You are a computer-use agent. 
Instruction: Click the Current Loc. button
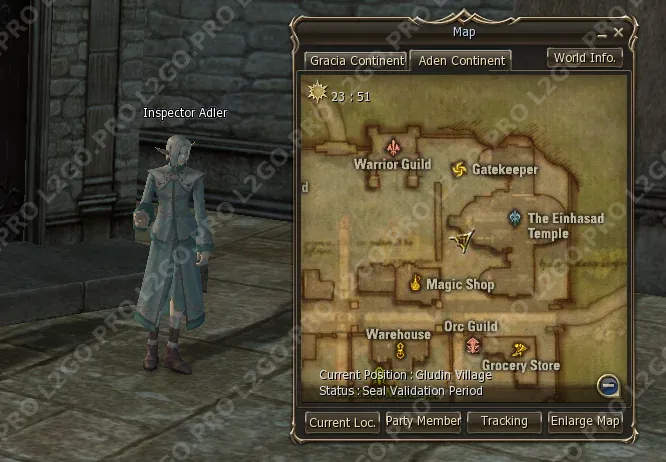click(342, 422)
